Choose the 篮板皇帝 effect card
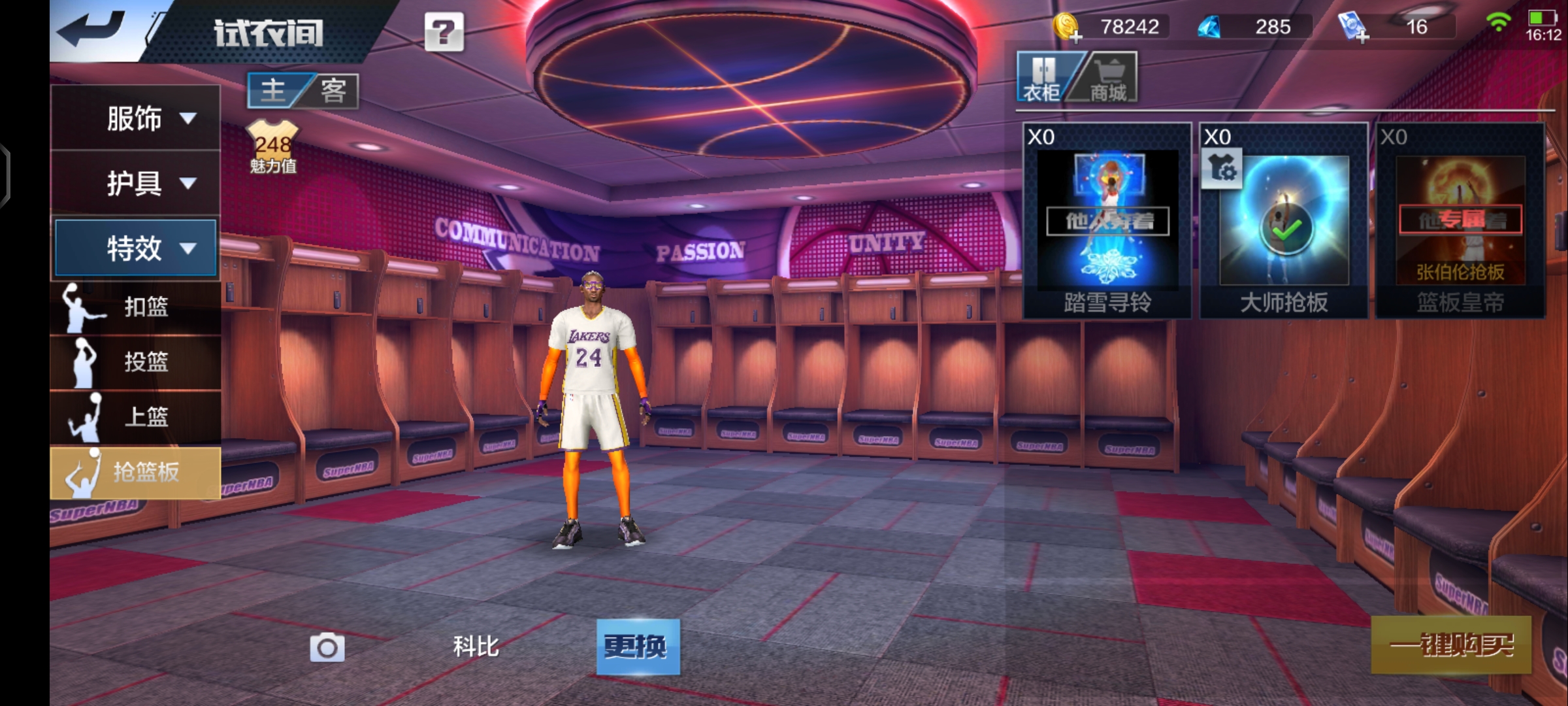This screenshot has width=1568, height=706. [1460, 221]
